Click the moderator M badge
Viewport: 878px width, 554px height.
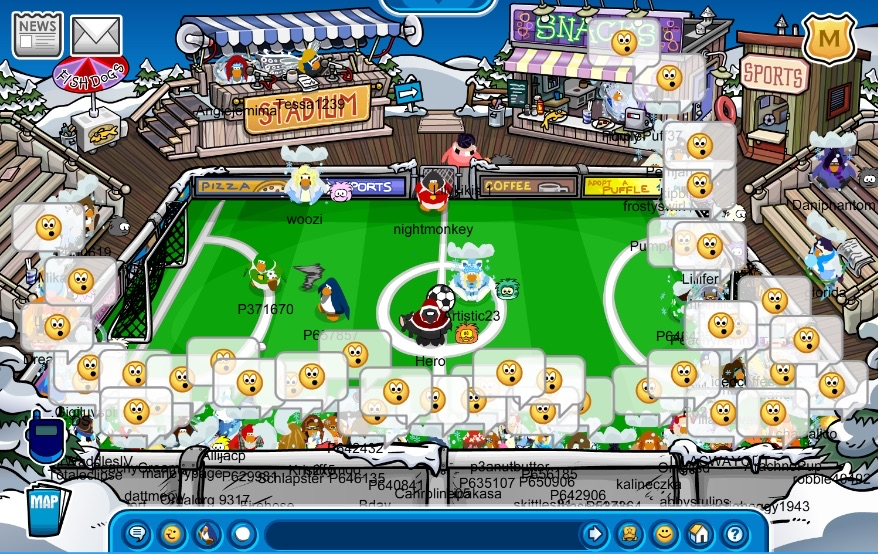(x=829, y=39)
